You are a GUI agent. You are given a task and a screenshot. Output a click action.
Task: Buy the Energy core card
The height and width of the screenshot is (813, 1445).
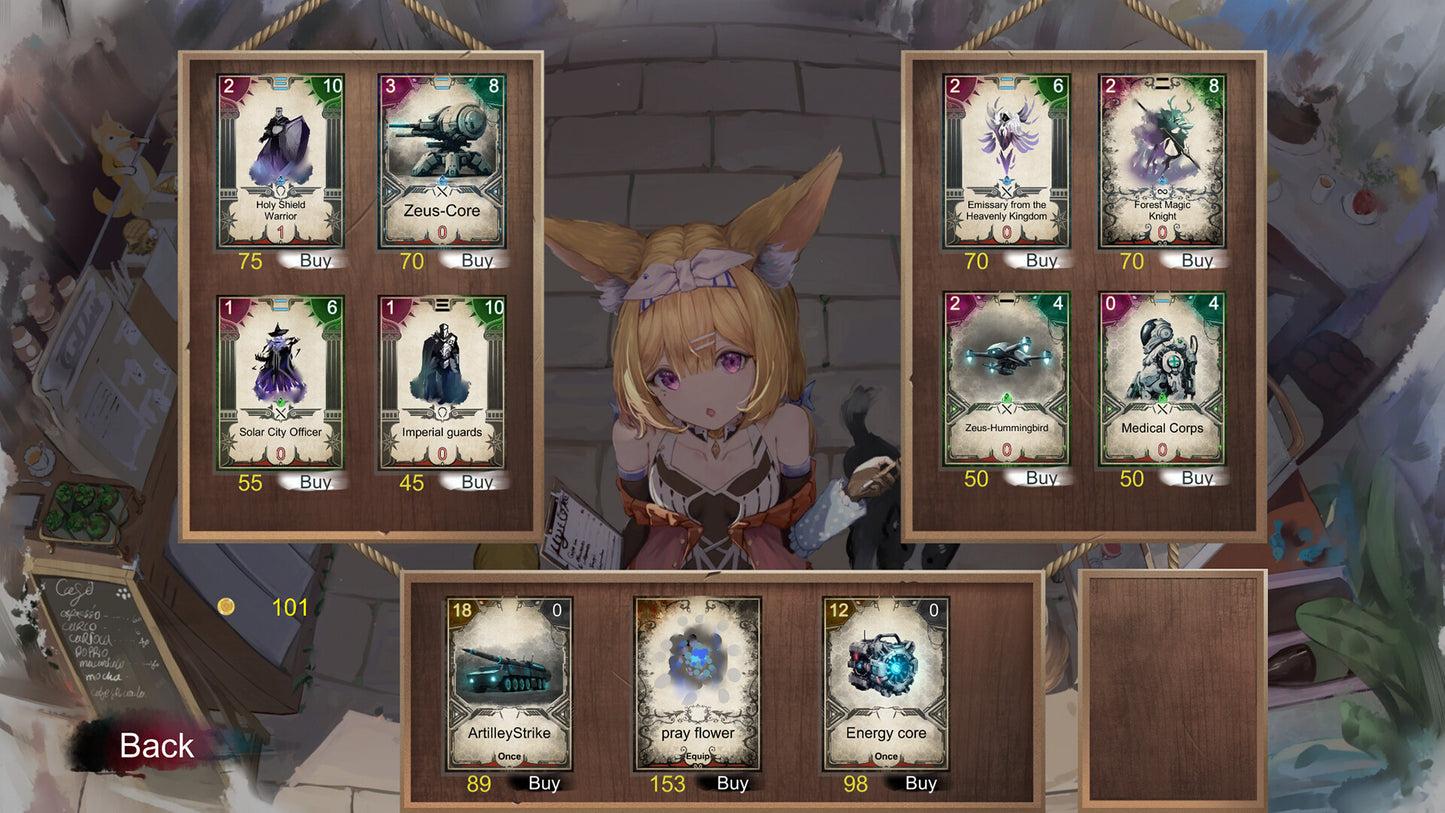point(920,784)
